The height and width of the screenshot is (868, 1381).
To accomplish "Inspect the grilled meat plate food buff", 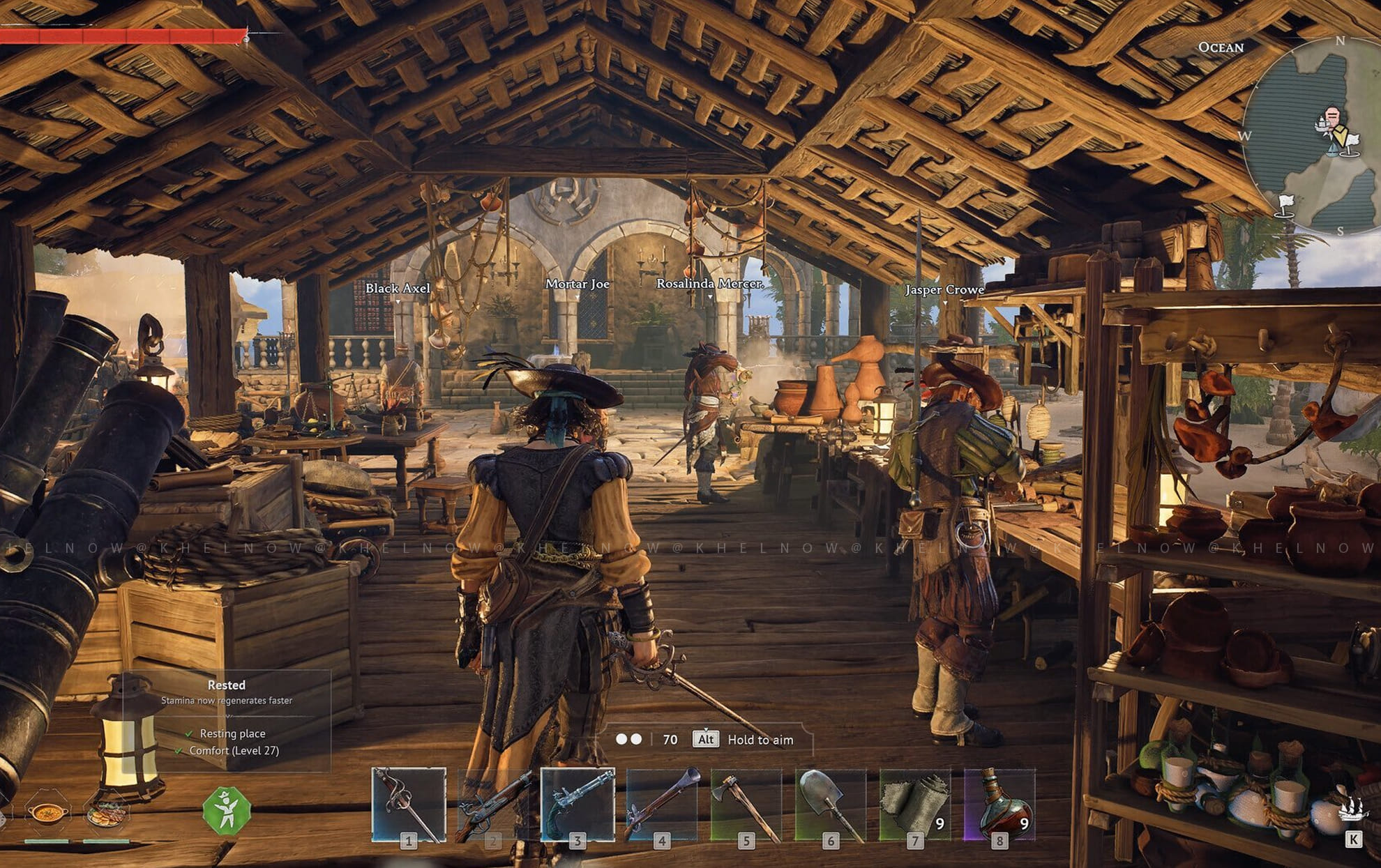I will (106, 812).
